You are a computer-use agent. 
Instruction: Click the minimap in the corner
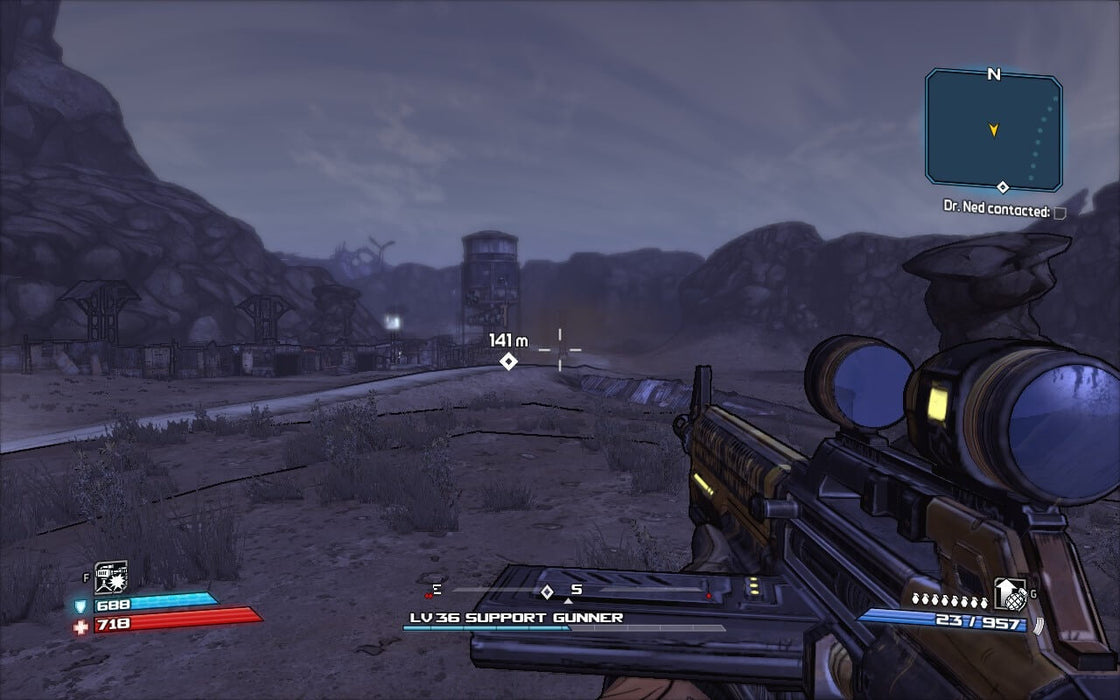pos(993,129)
